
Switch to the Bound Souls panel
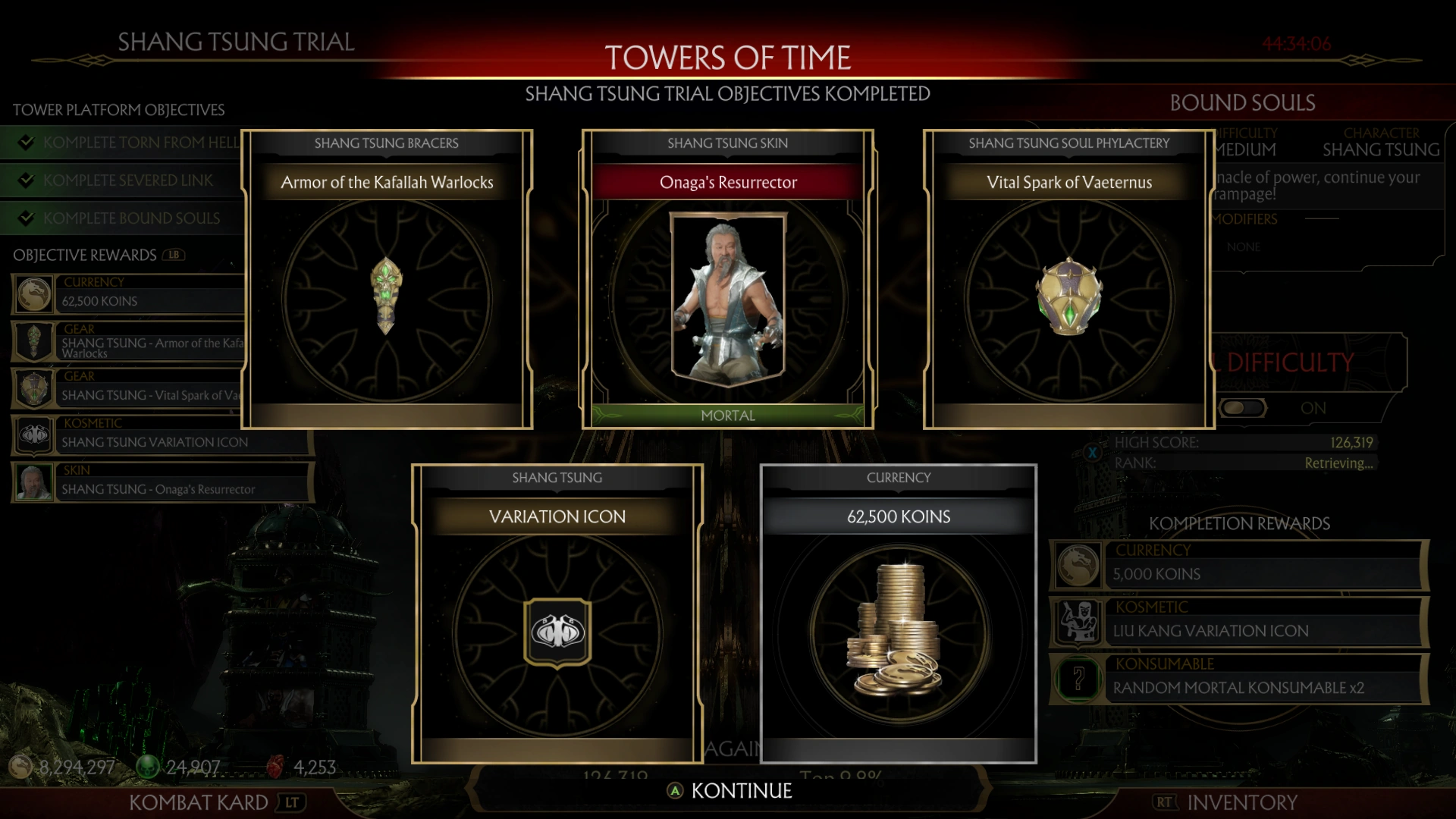1241,102
